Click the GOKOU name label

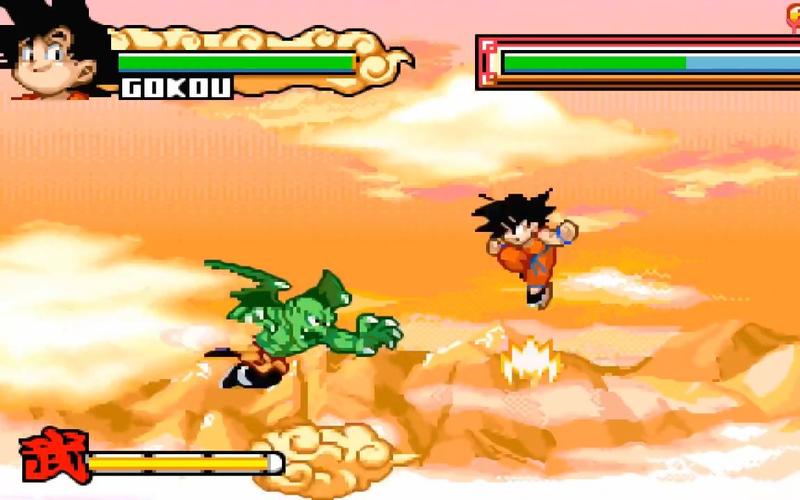[x=176, y=87]
